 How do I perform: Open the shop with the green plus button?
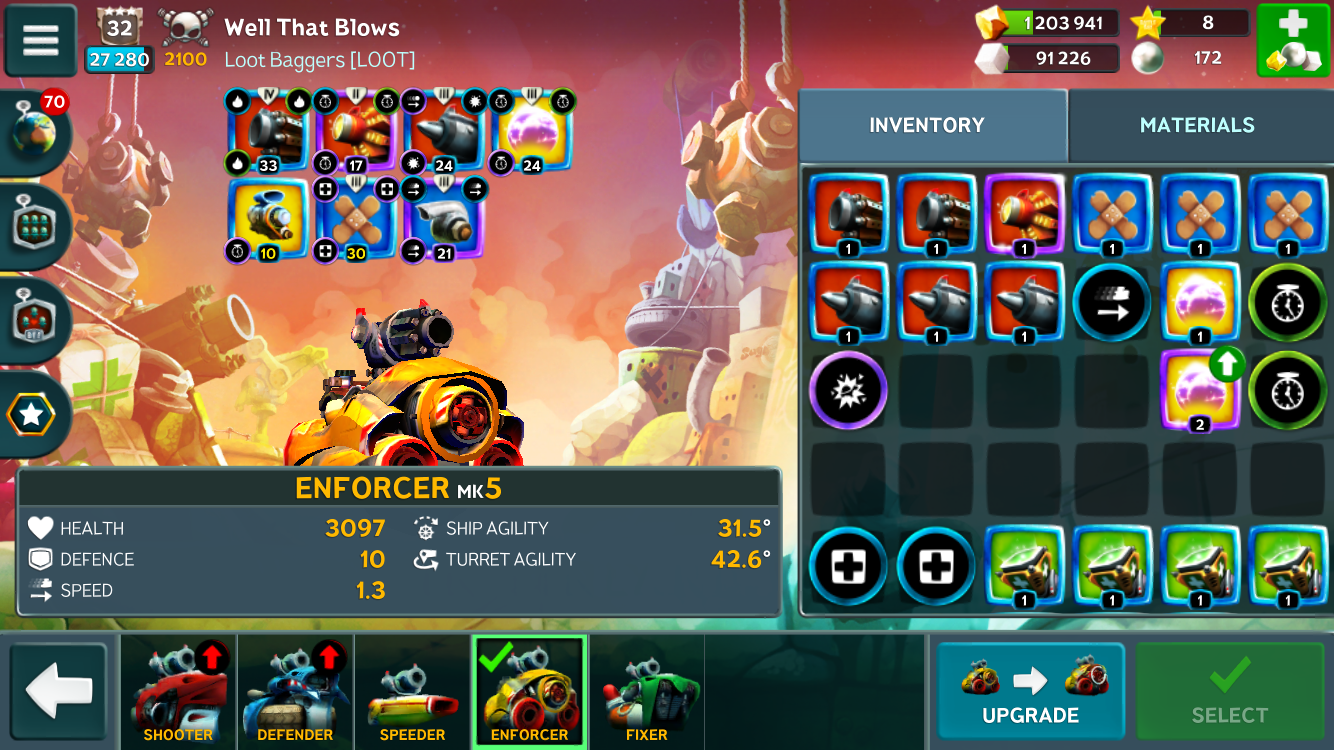click(1292, 40)
